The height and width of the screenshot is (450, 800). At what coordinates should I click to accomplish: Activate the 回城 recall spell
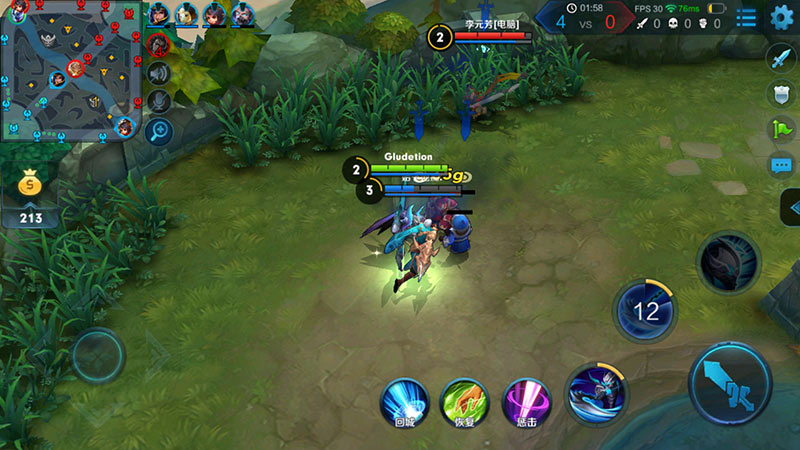[x=404, y=402]
